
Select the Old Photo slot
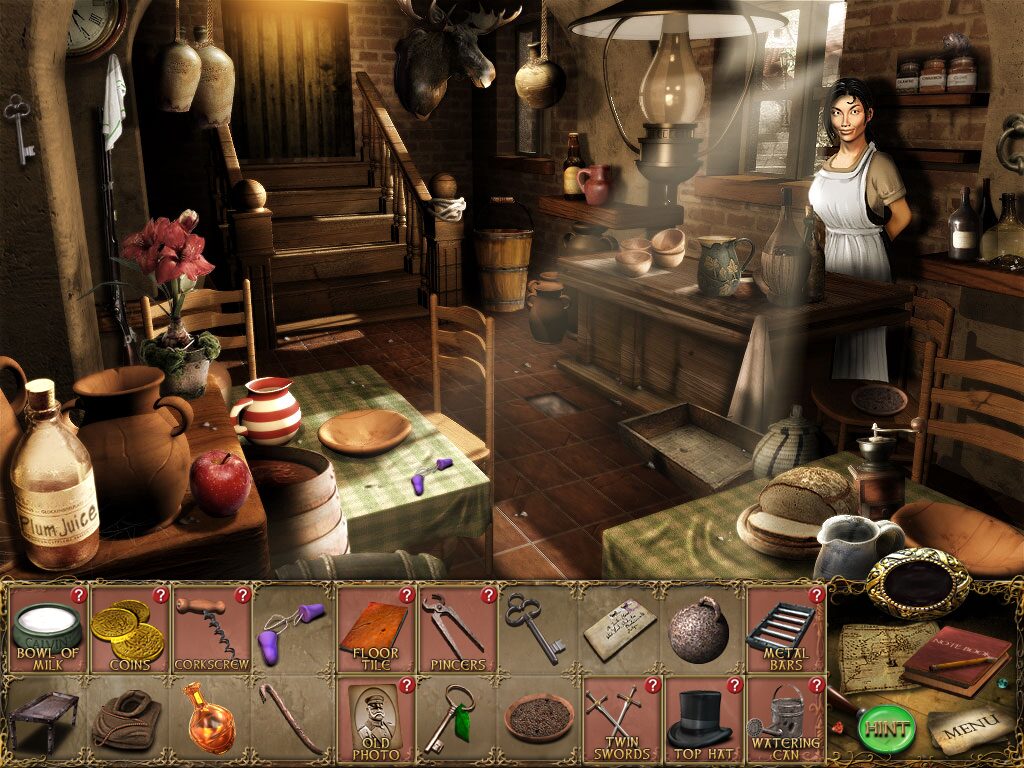pyautogui.click(x=374, y=718)
